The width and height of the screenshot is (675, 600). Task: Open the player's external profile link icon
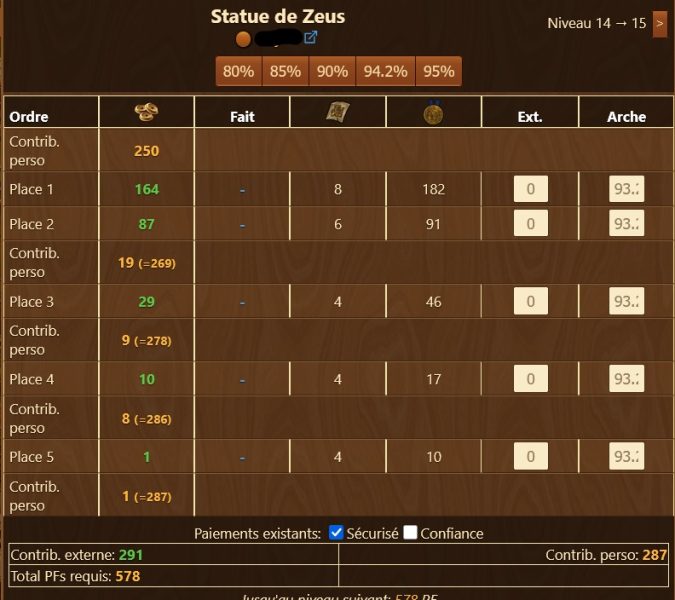coord(310,38)
